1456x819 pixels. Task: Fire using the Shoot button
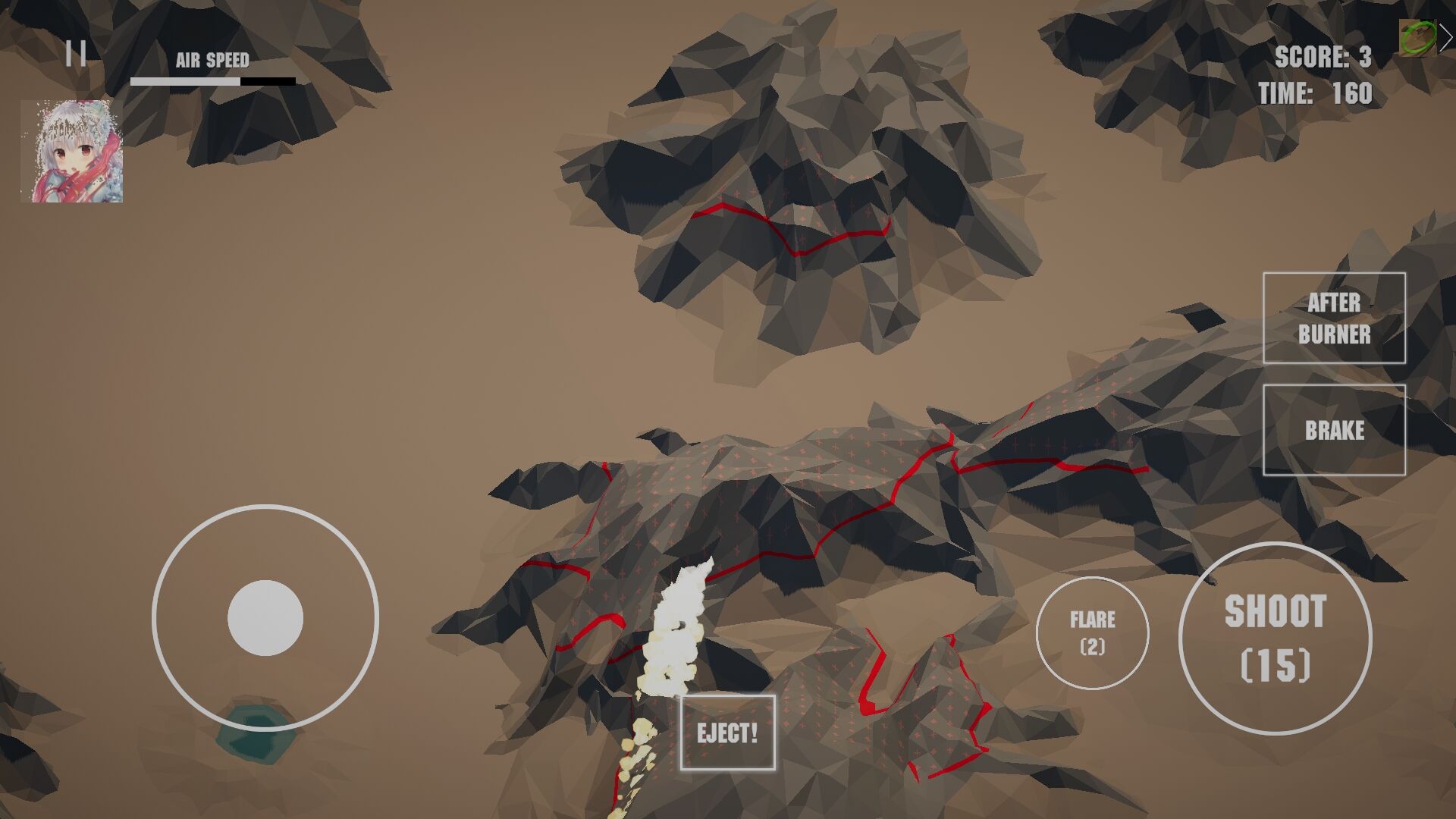click(x=1275, y=638)
